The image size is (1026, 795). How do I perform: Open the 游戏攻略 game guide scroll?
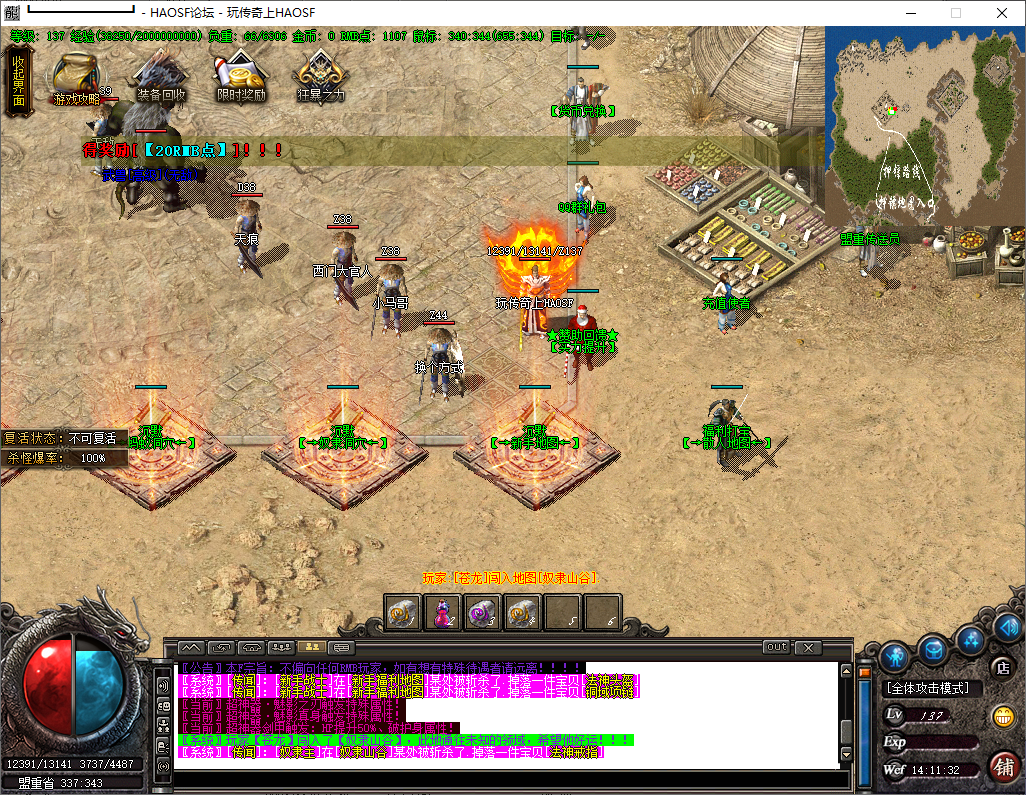click(x=75, y=78)
